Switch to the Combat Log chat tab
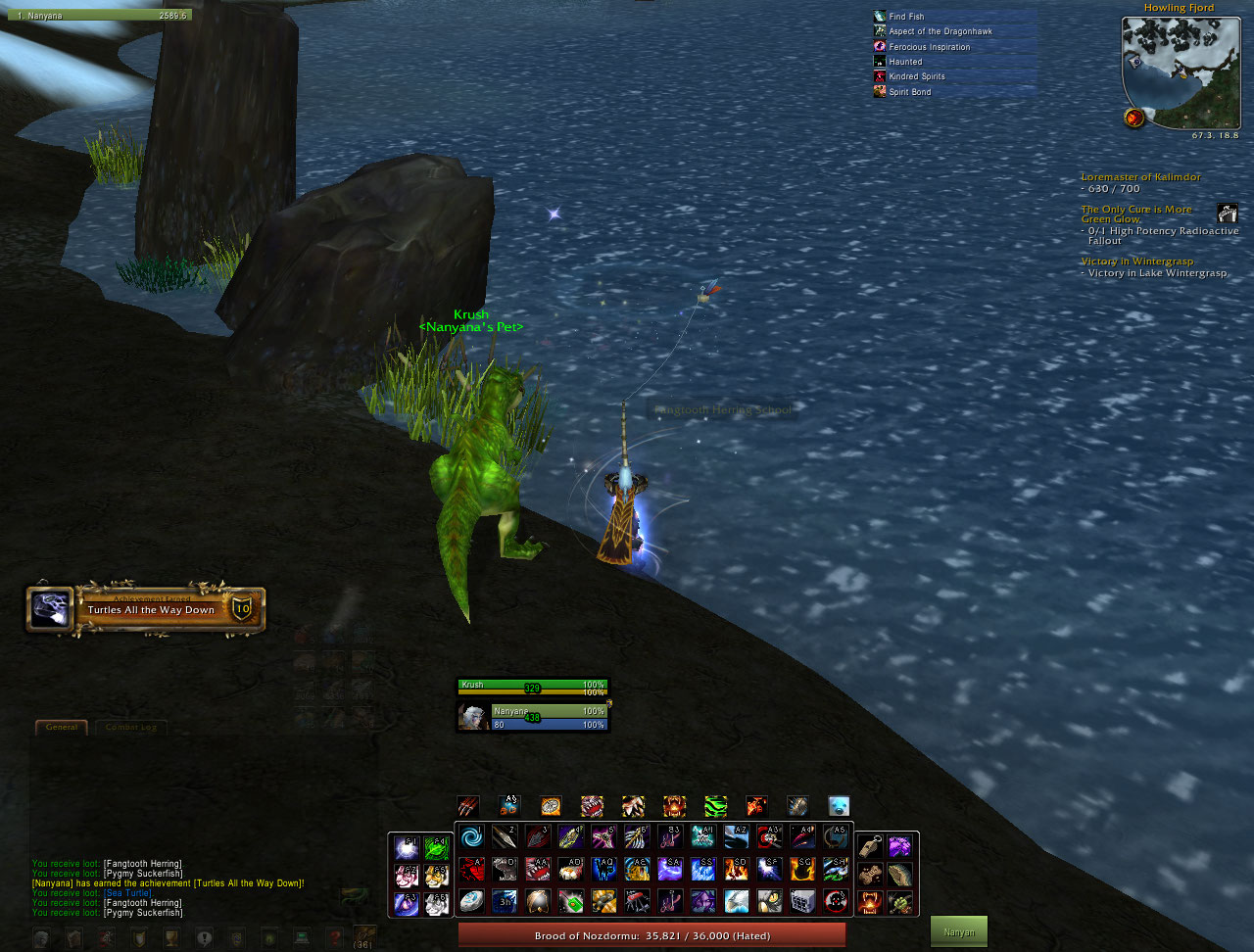Viewport: 1254px width, 952px height. coord(130,728)
